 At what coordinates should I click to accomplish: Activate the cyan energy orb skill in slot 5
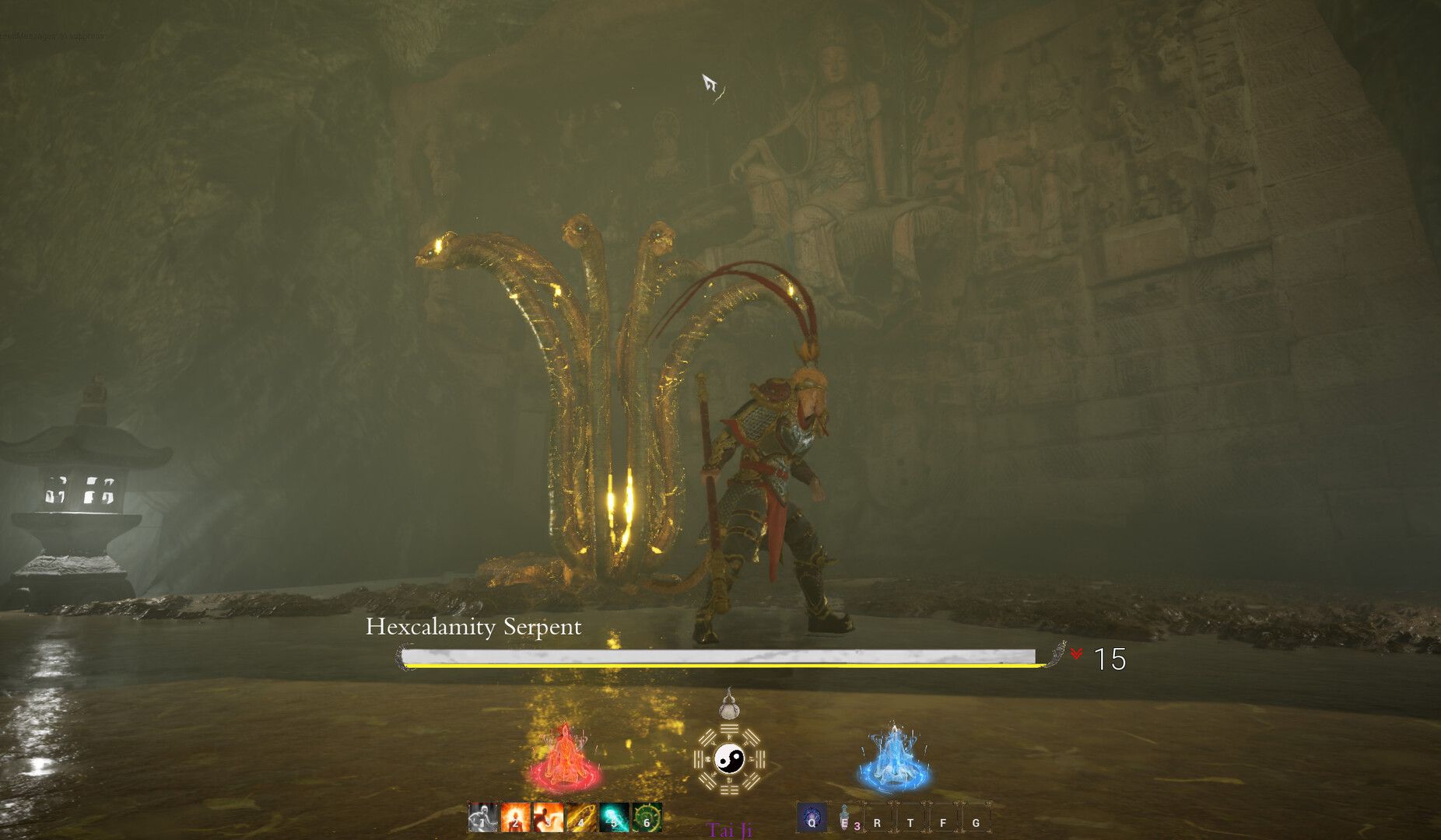point(614,818)
